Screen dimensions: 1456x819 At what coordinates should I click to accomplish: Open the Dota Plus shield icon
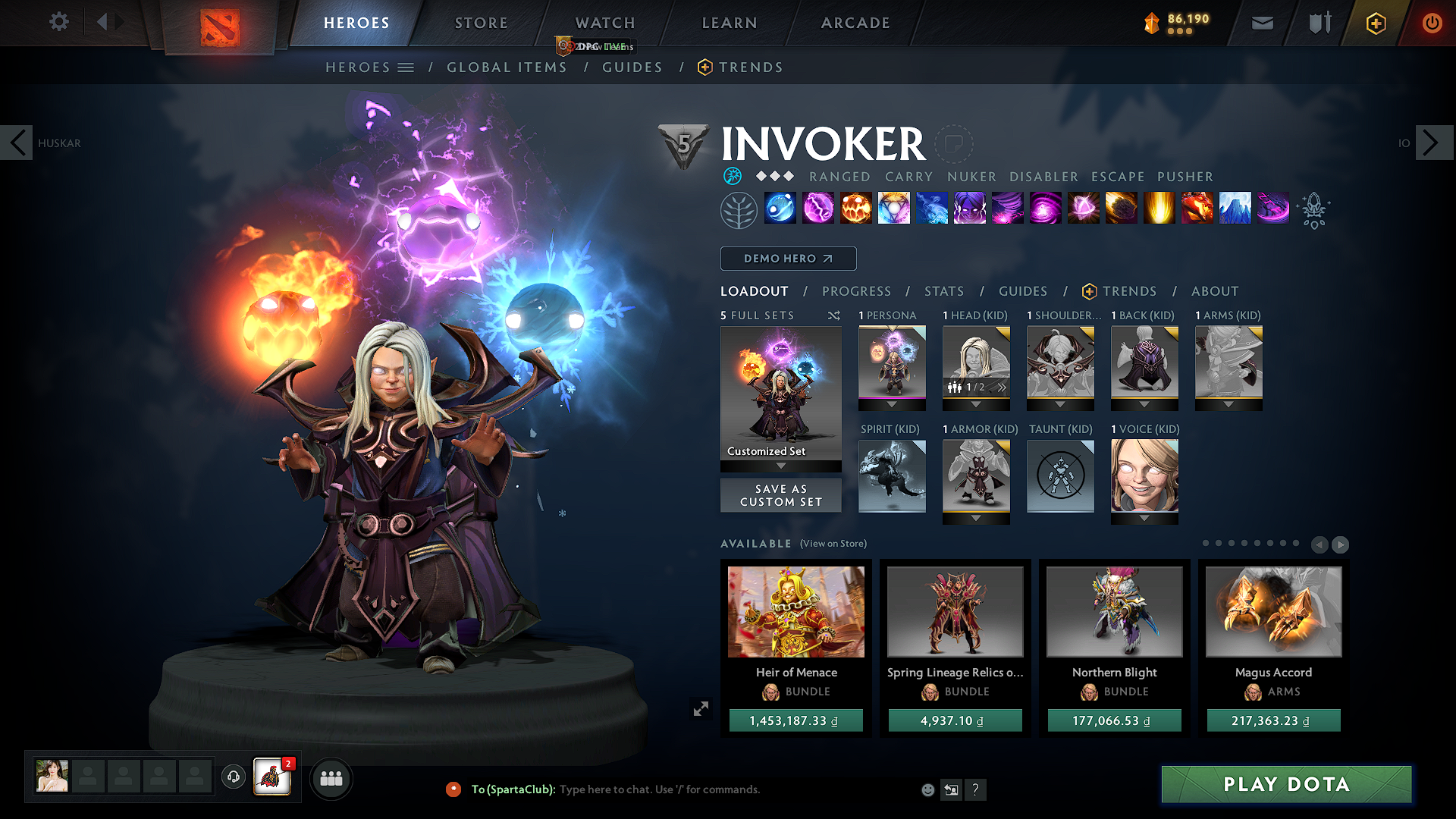(1375, 23)
